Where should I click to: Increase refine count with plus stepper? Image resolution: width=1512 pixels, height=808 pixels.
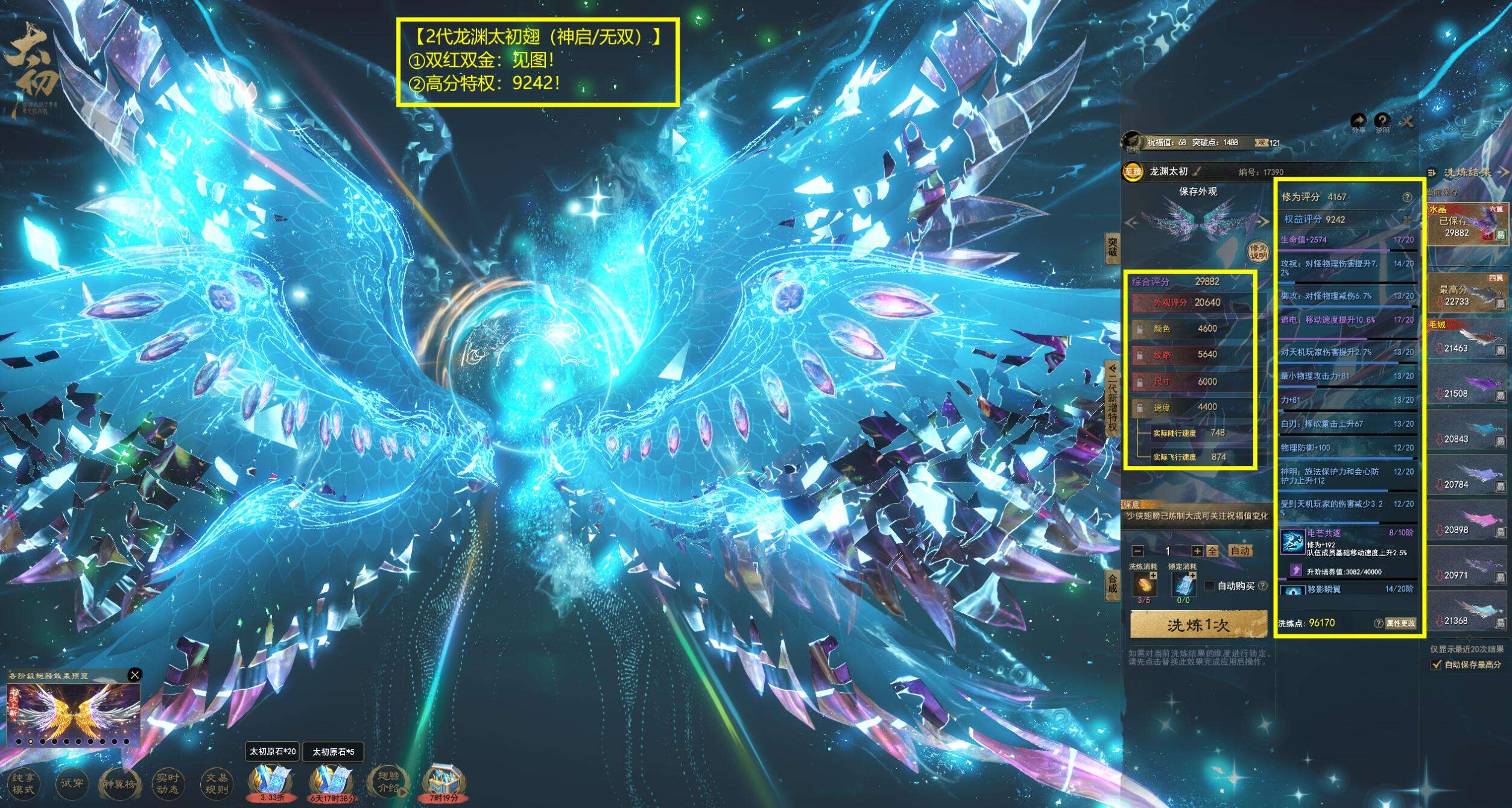pos(1197,551)
